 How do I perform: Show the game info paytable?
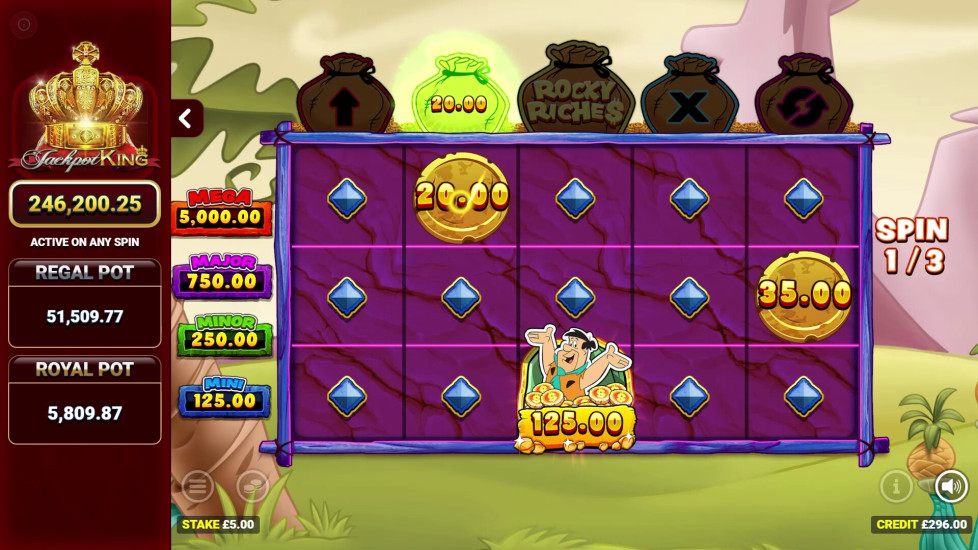click(896, 487)
